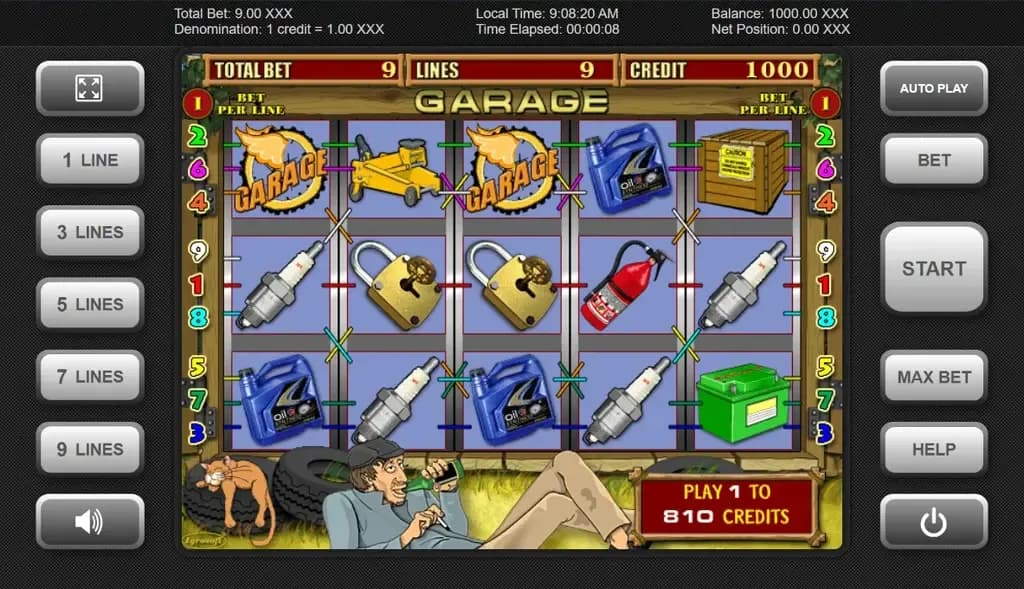1024x589 pixels.
Task: Set the MAX BET wager
Action: point(933,377)
